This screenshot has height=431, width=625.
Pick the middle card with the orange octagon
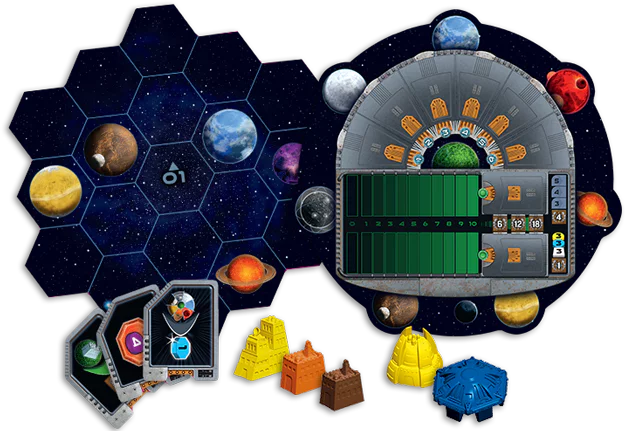pos(132,343)
